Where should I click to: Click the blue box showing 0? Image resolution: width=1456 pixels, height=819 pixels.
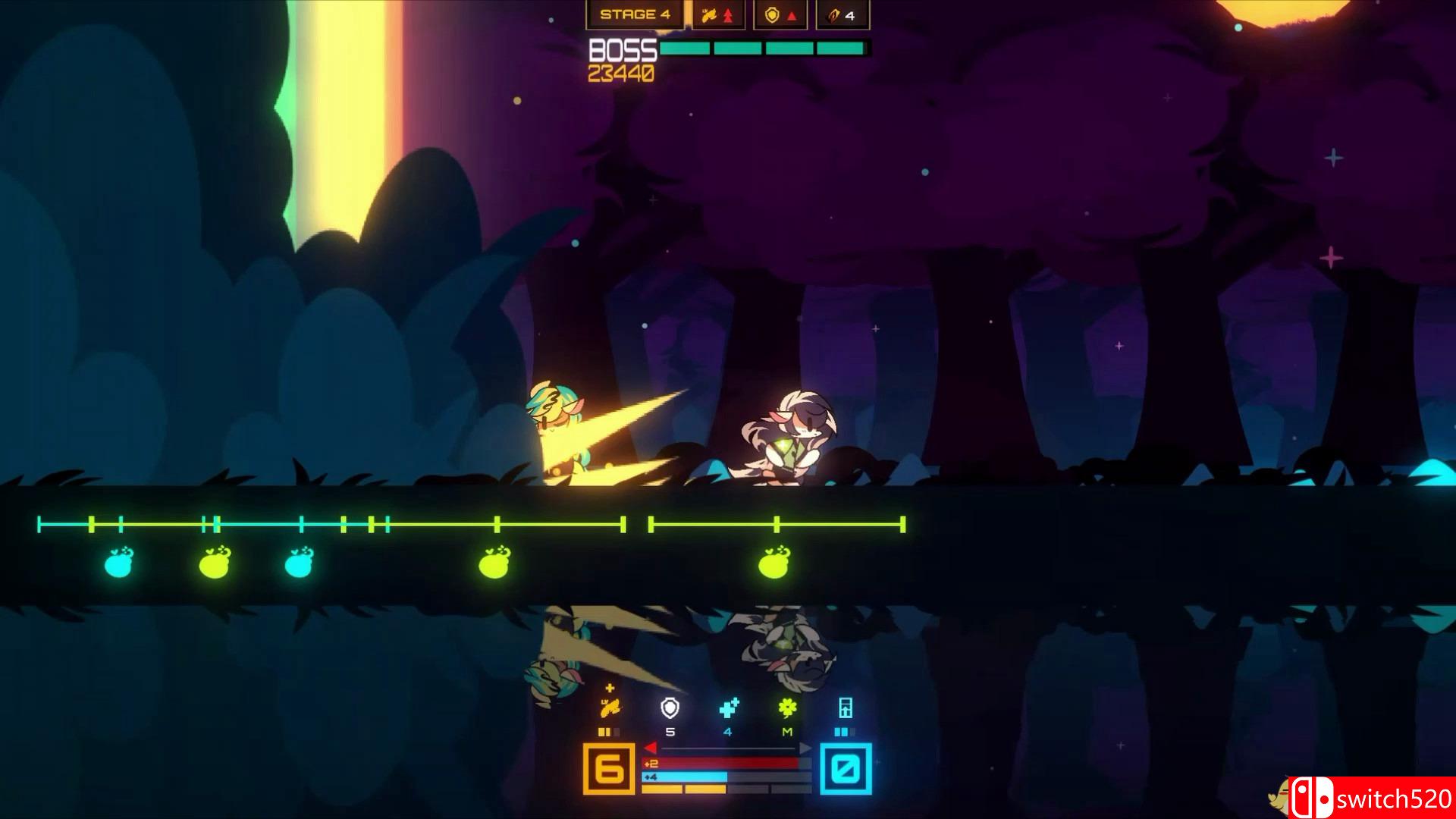[846, 769]
